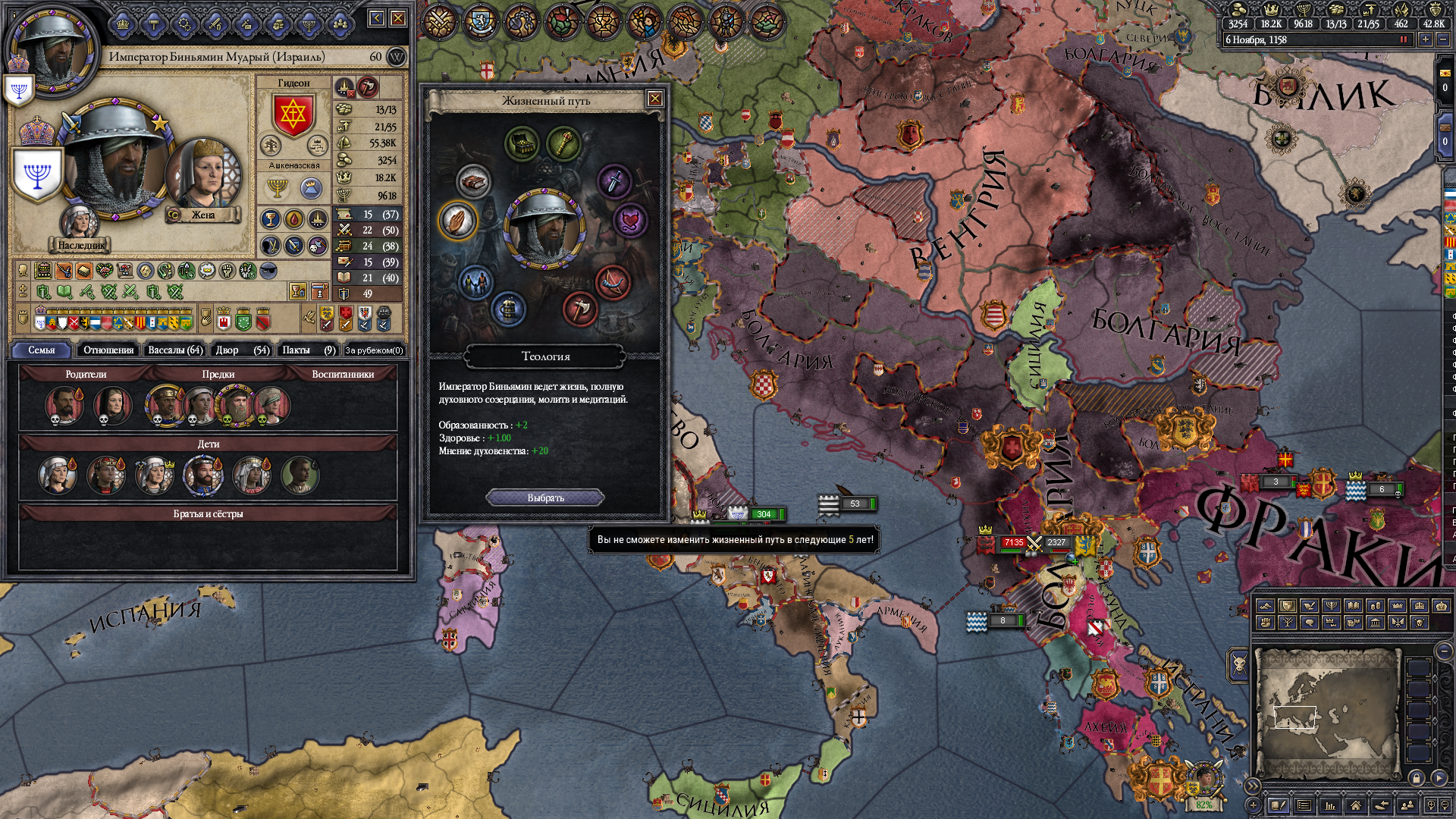This screenshot has height=819, width=1456.
Task: Choose the praying hands Theology focus
Action: coord(457,221)
